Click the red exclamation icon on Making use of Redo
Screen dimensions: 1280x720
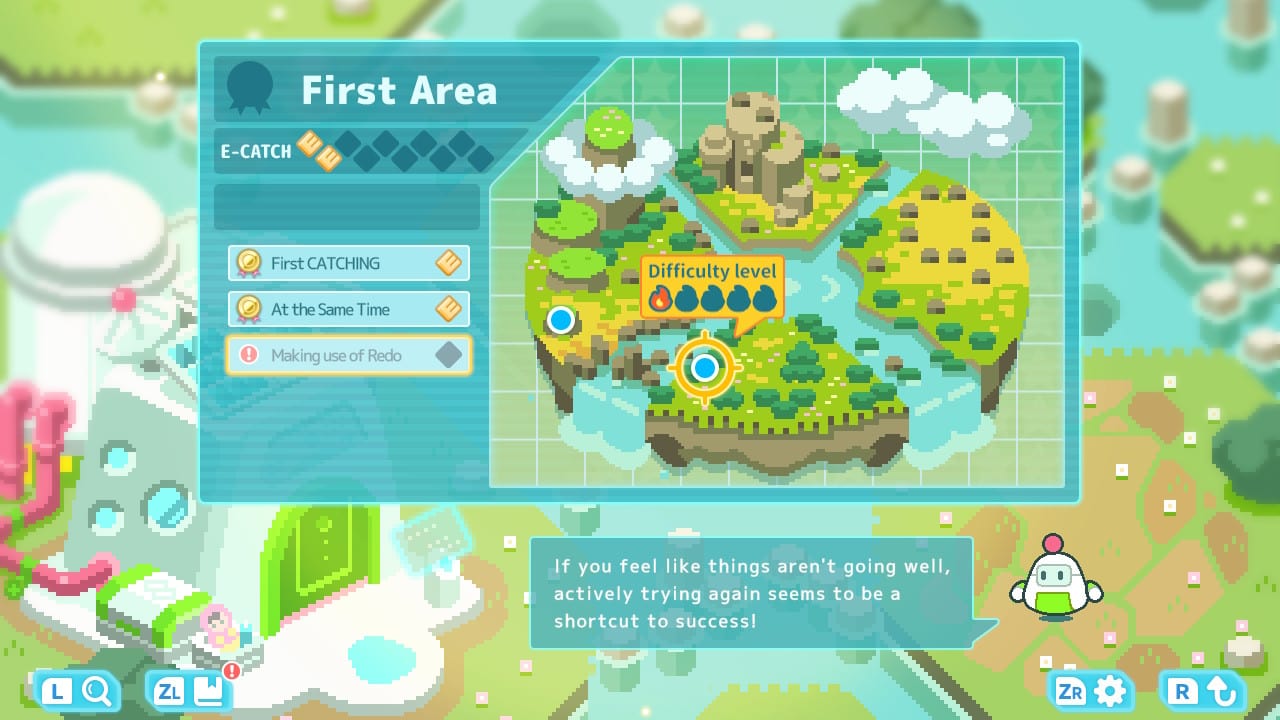250,355
